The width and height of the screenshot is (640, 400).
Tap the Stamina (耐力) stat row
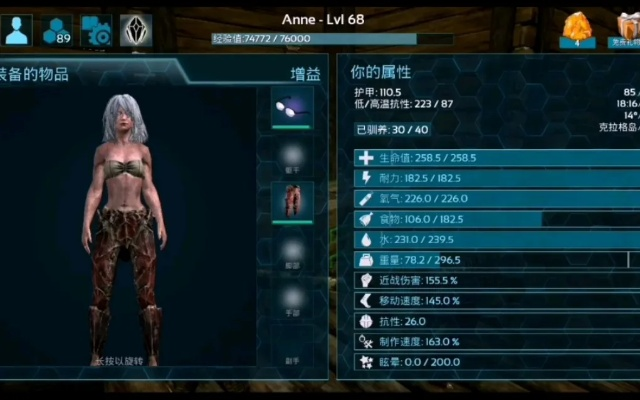click(x=492, y=178)
